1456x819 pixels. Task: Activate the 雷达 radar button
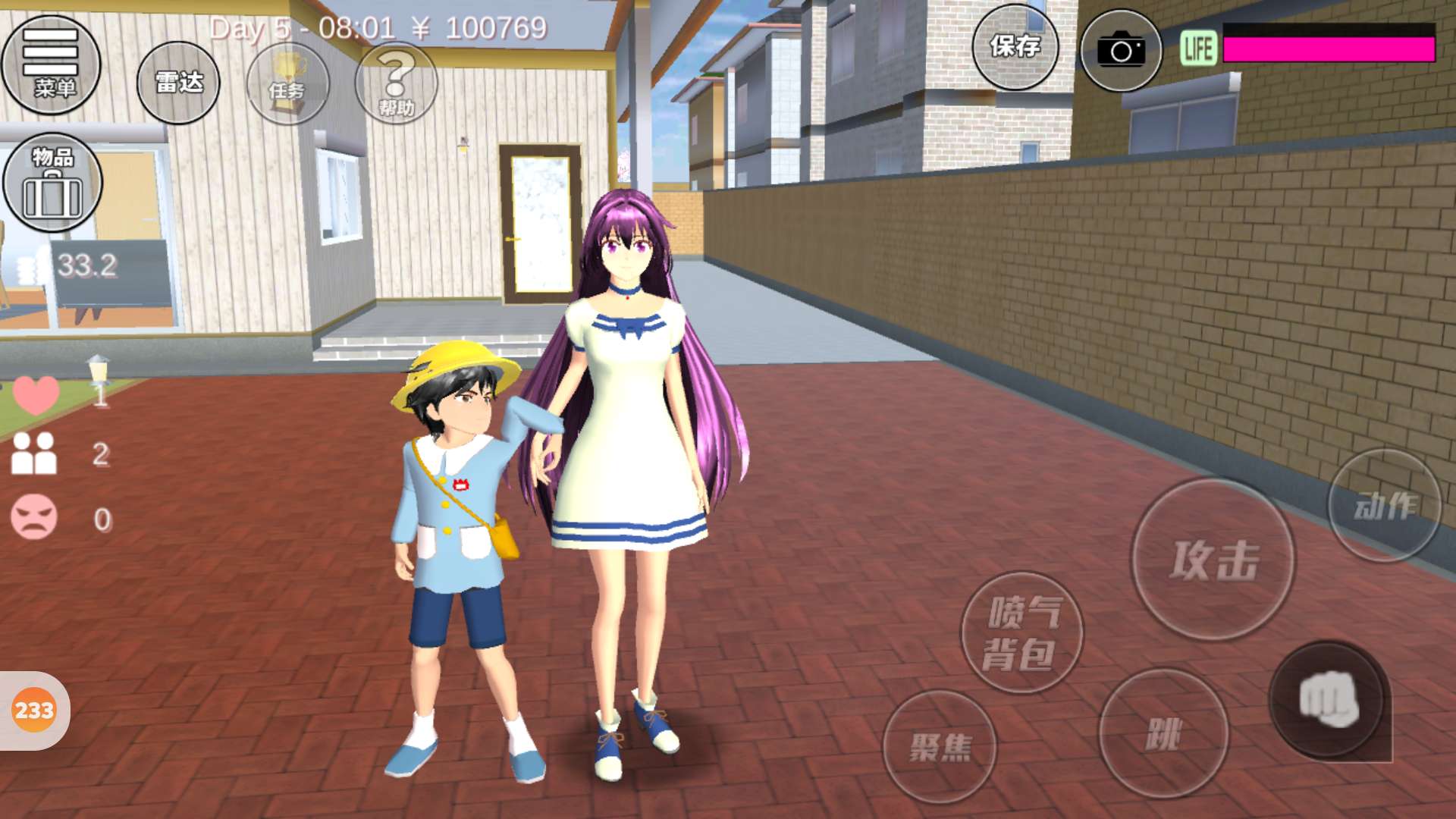click(x=178, y=83)
